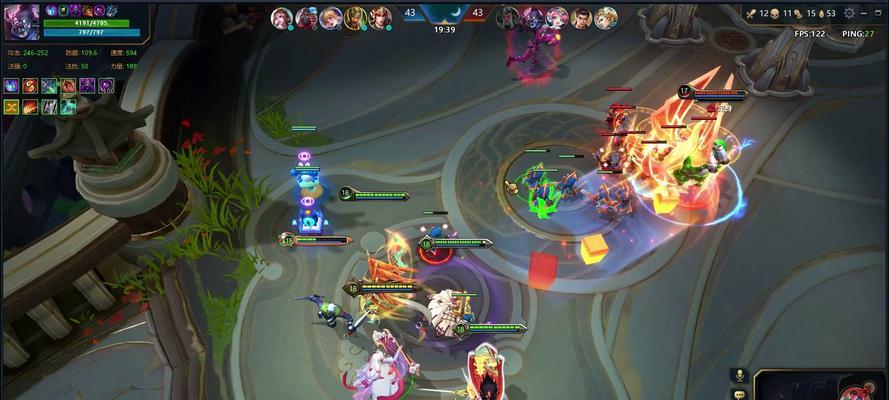Click the purple orb icon in the skill grid
Viewport: 889px width, 400px height.
(106, 86)
